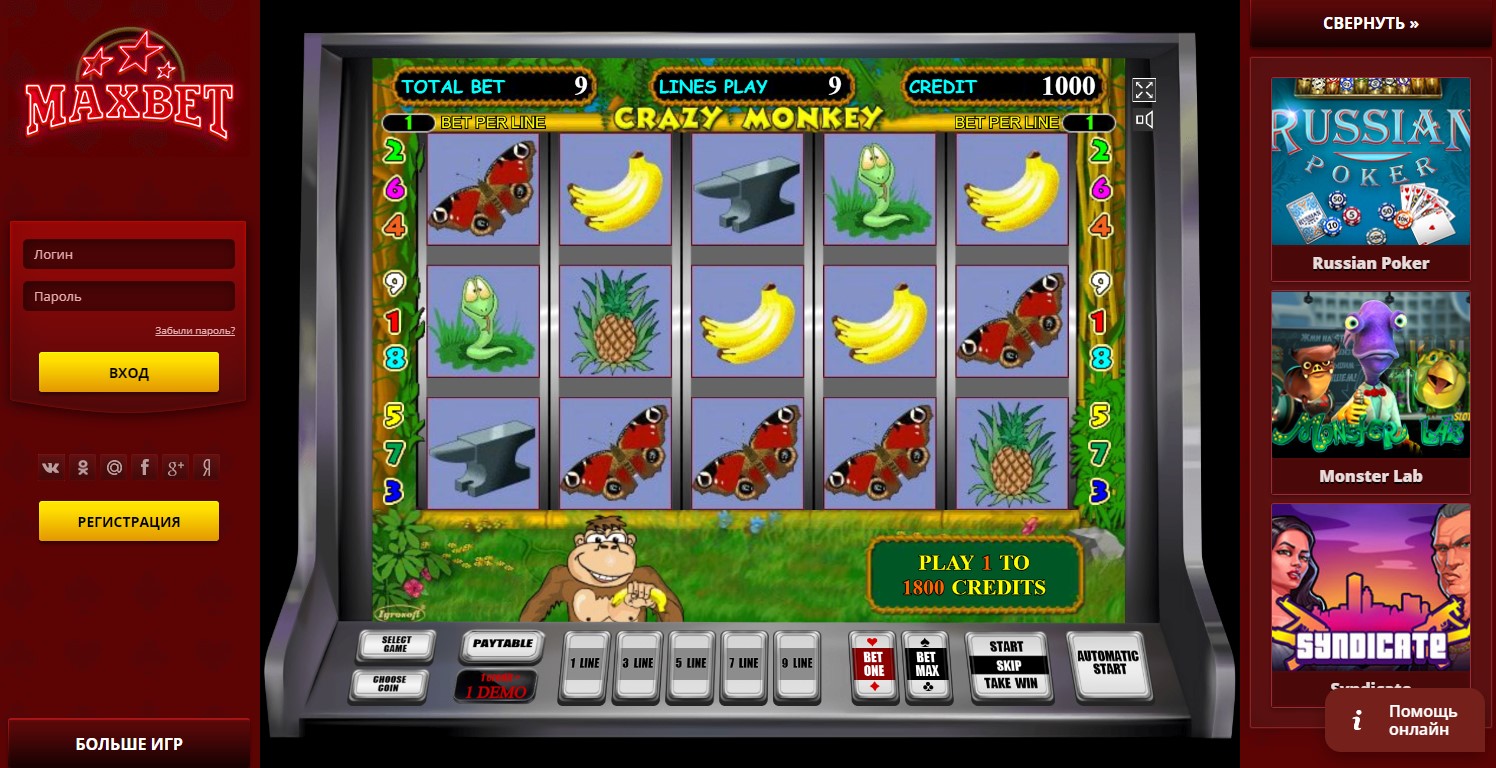The height and width of the screenshot is (768, 1496).
Task: Toggle fullscreen with the expand icon
Action: click(x=1144, y=90)
